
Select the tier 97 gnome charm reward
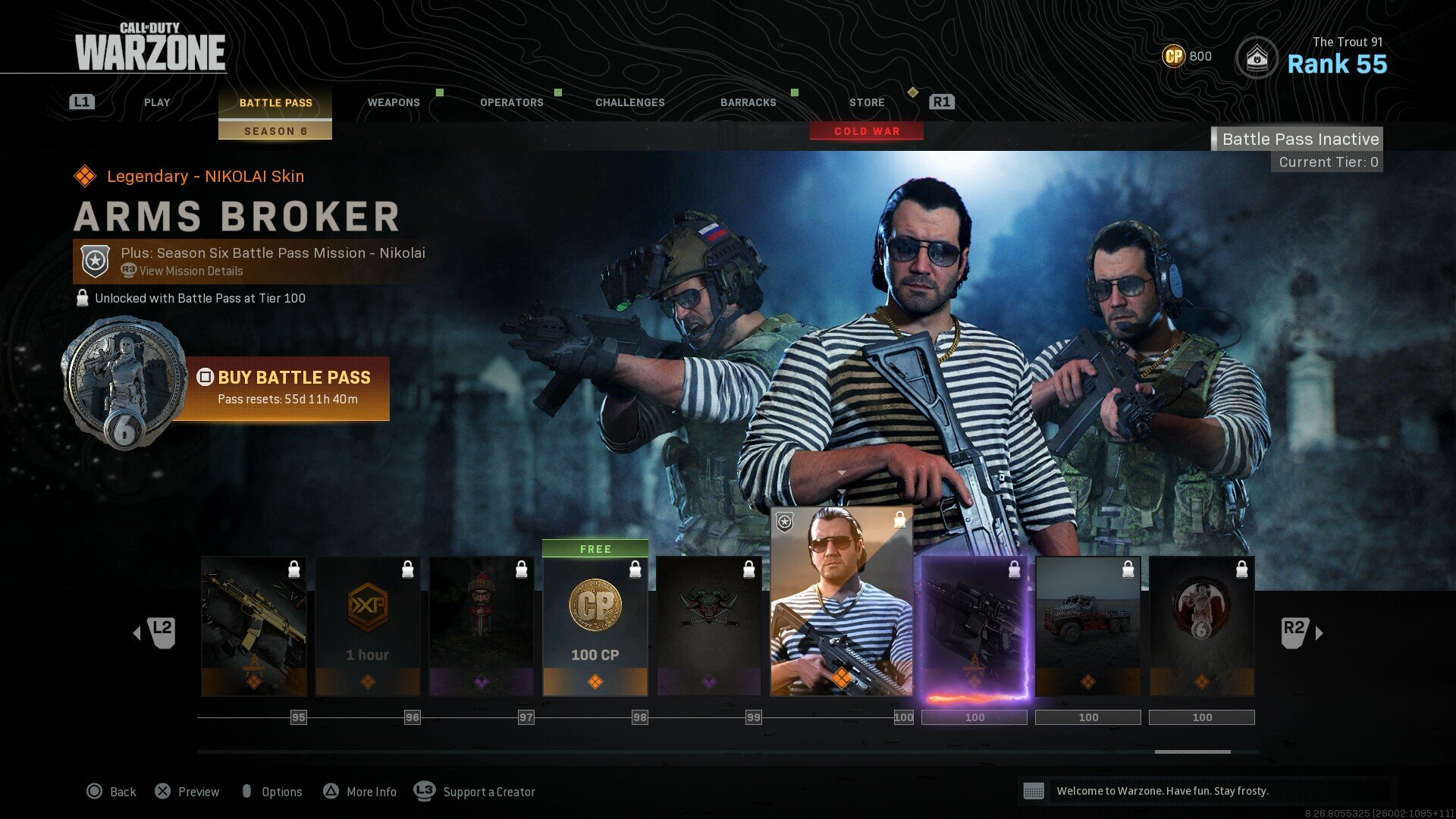(482, 626)
